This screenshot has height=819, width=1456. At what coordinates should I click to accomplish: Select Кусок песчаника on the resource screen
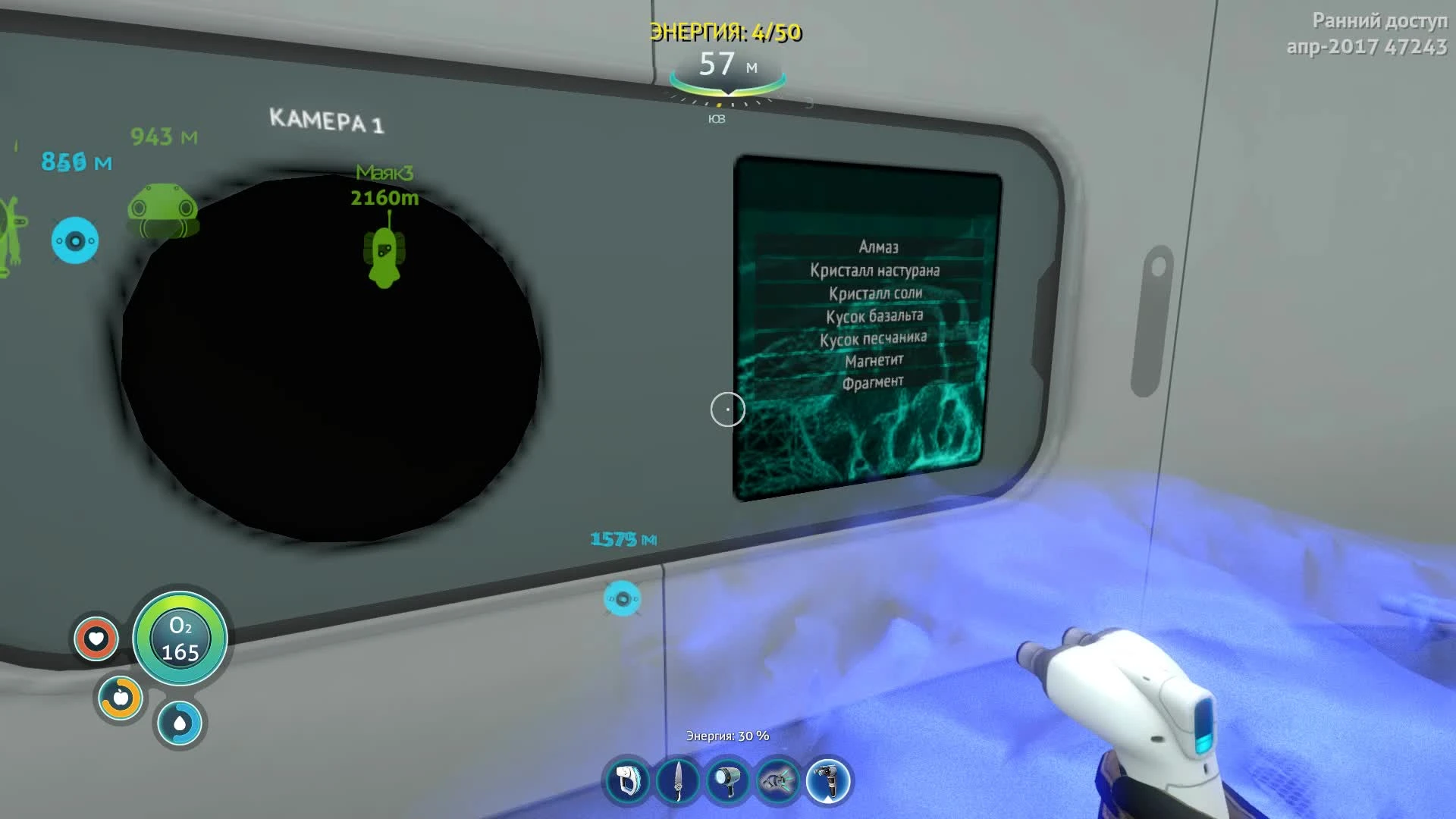point(873,338)
